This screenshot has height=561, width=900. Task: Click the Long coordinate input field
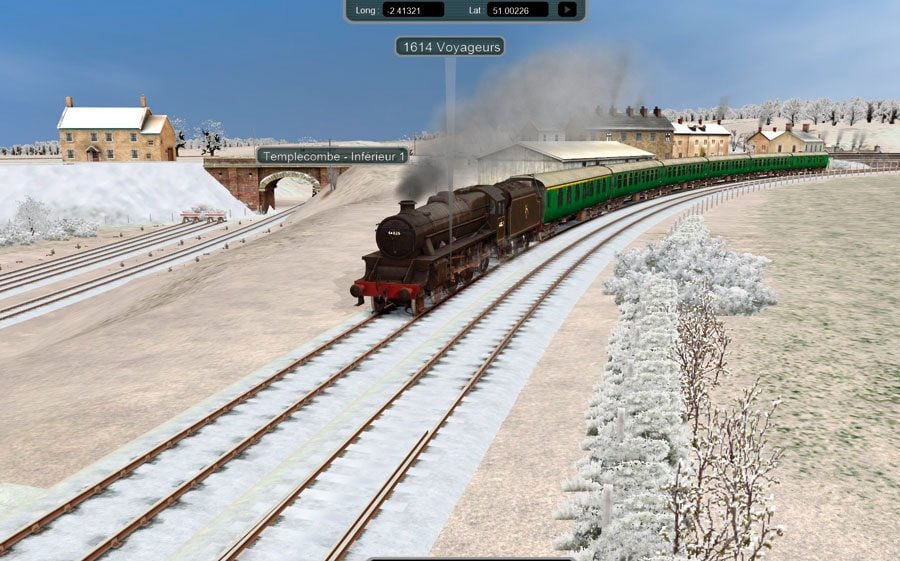(413, 10)
